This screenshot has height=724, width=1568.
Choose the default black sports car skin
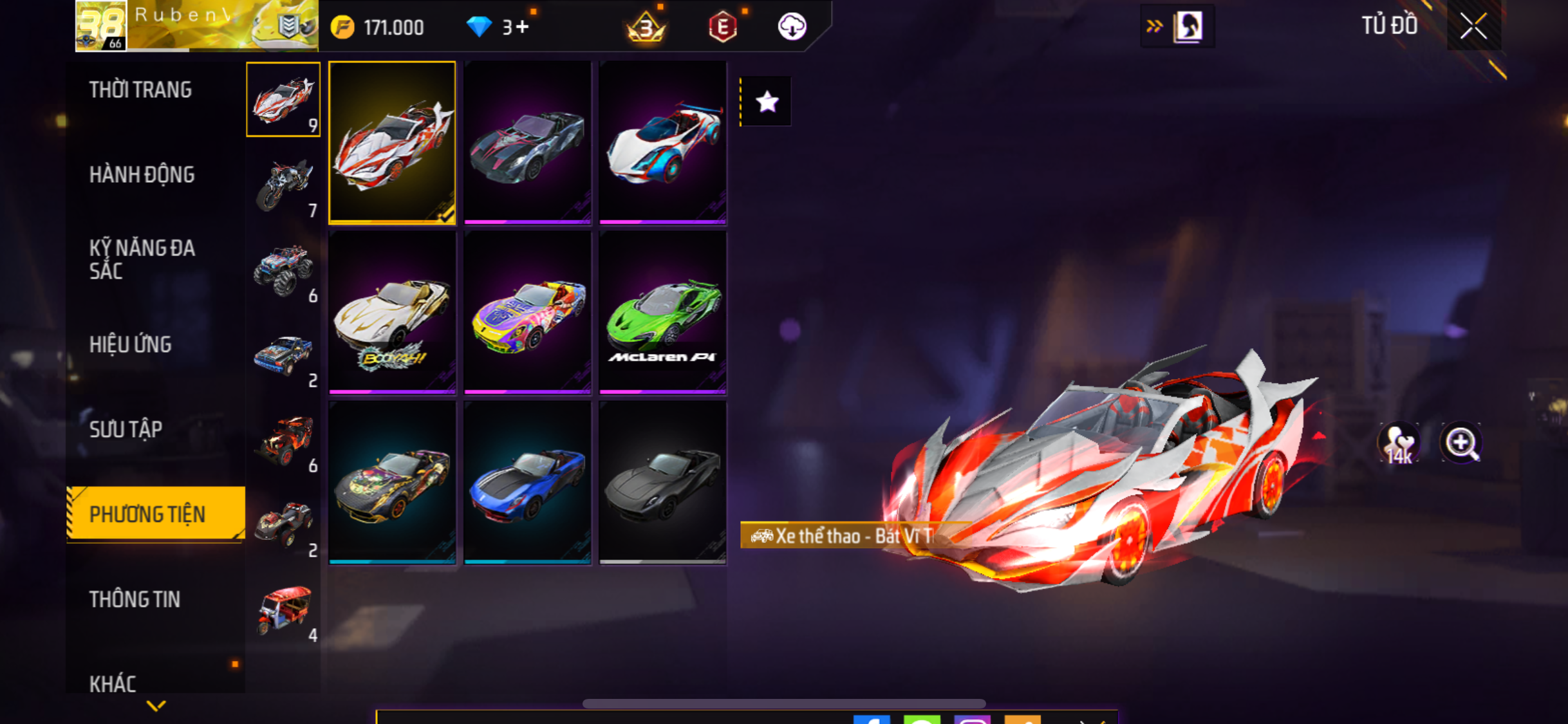662,483
